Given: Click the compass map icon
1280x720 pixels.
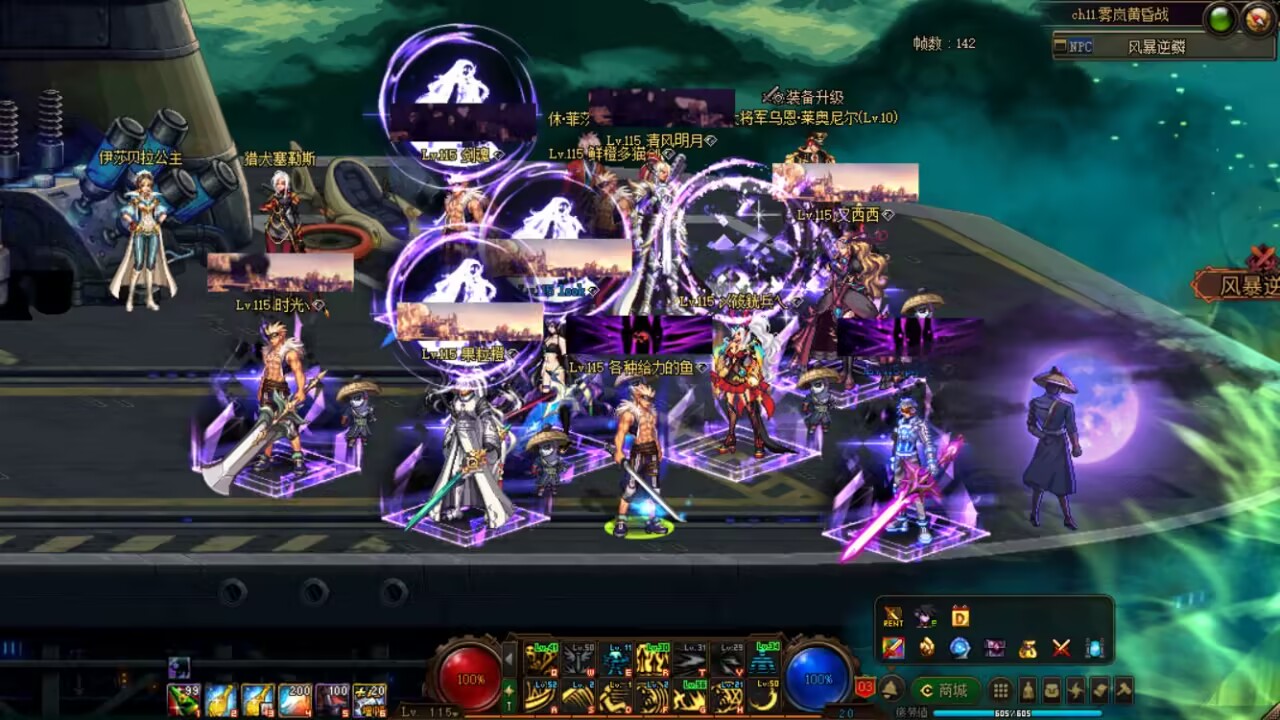Looking at the screenshot, I should [x=1258, y=19].
